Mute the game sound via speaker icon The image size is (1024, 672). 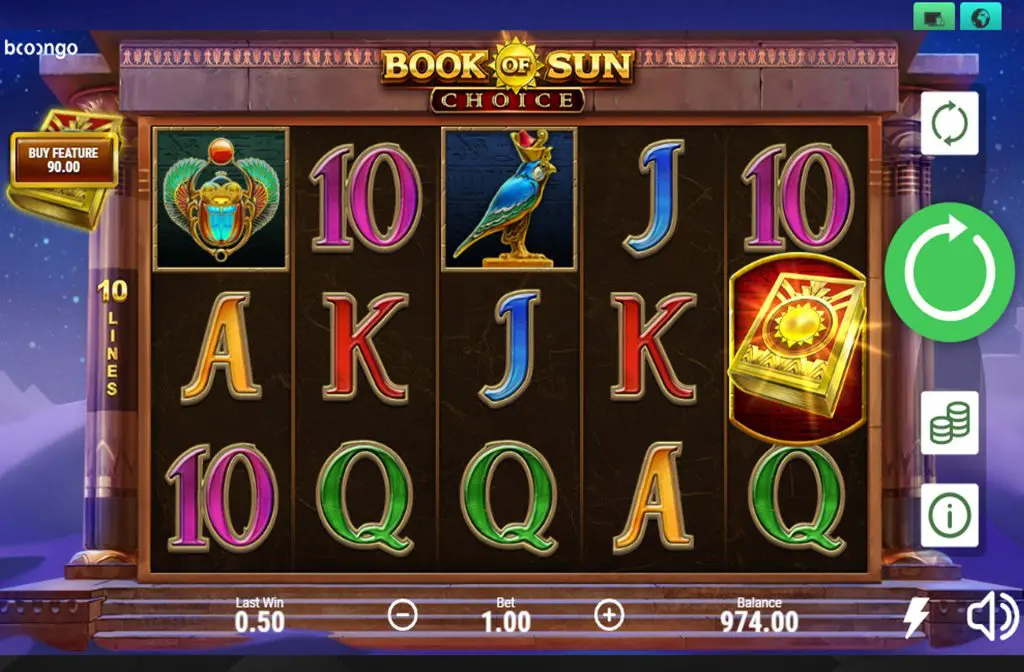pyautogui.click(x=991, y=618)
